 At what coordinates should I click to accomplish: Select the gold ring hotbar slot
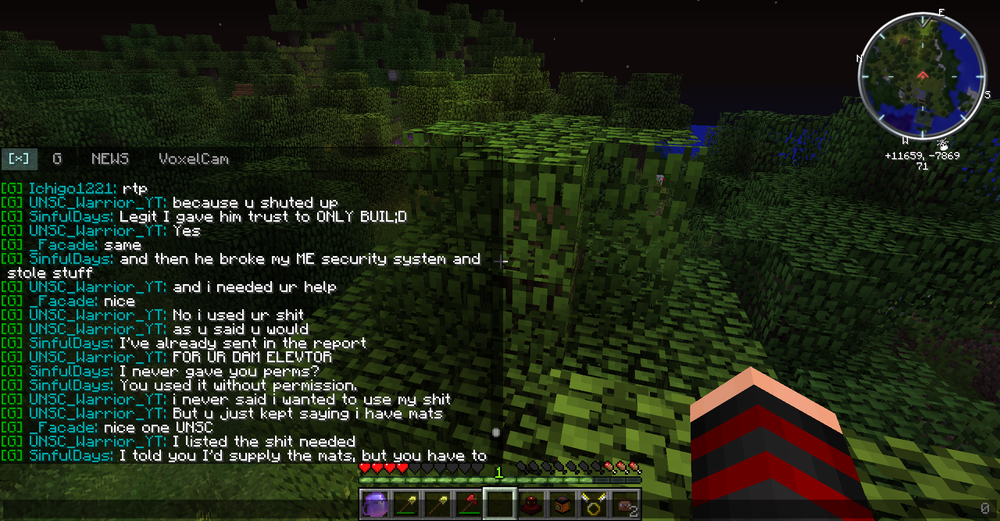tap(593, 504)
